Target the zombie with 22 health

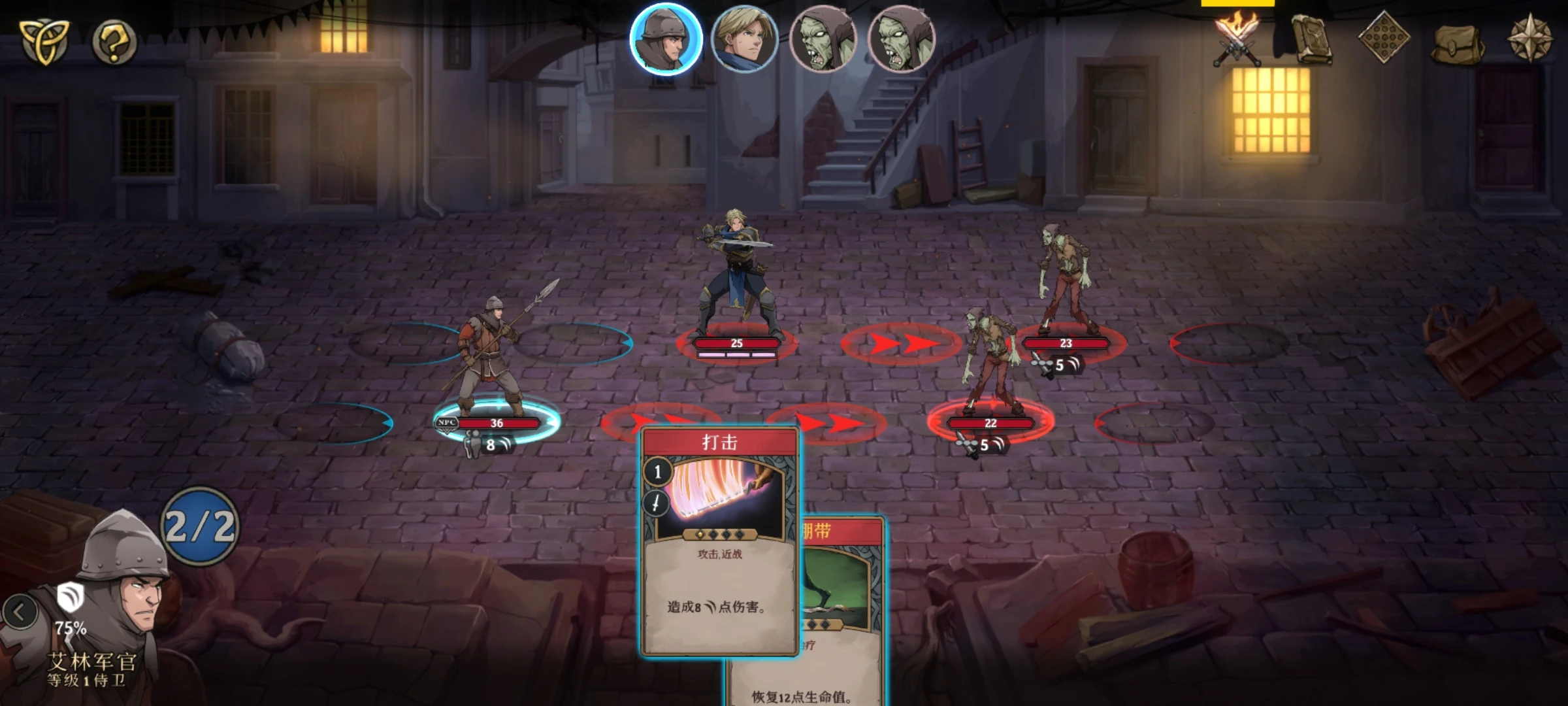(990, 366)
